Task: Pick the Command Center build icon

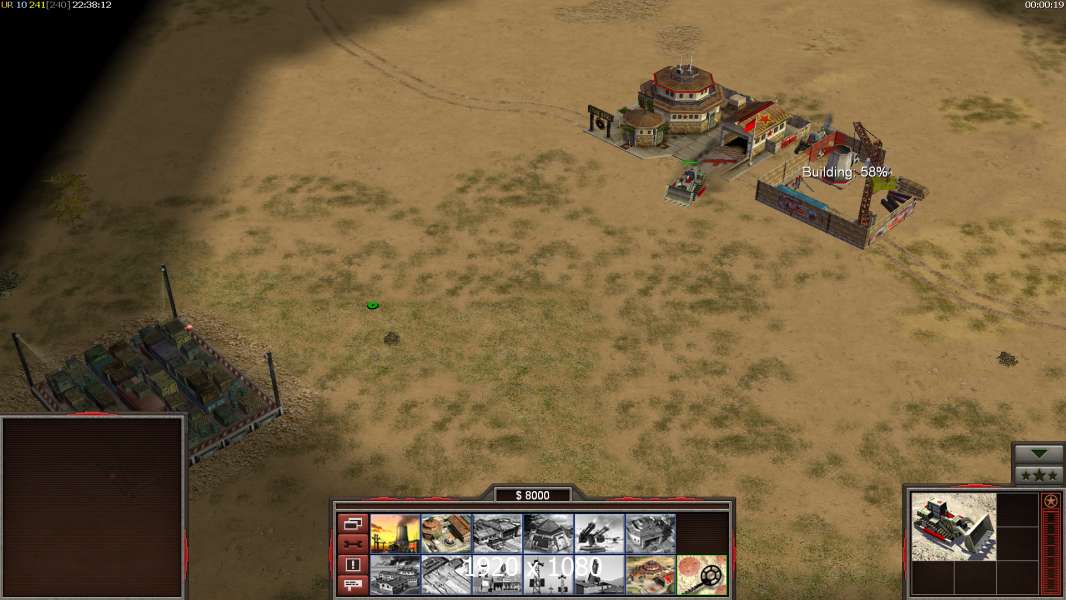Action: pyautogui.click(x=650, y=575)
